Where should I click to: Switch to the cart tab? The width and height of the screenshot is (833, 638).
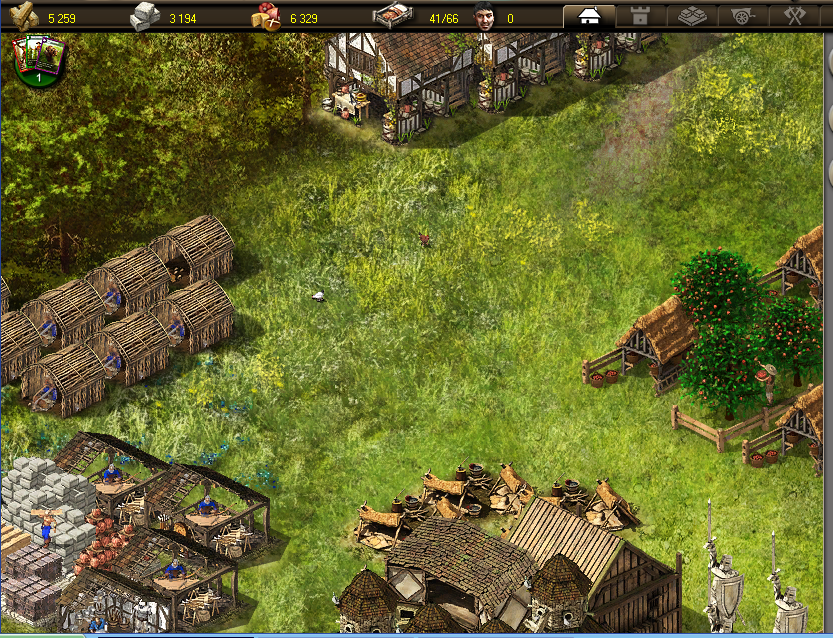[x=744, y=17]
